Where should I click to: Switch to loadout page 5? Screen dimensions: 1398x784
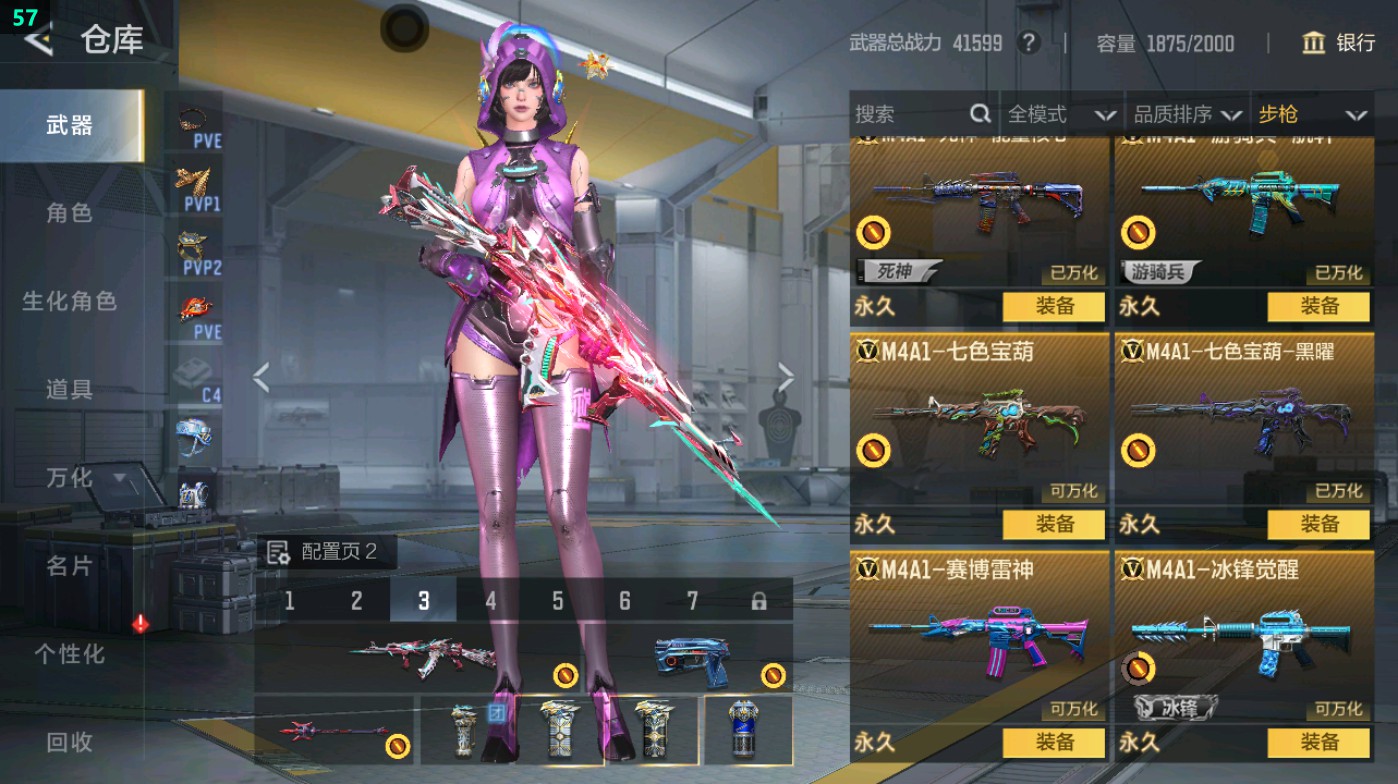558,600
